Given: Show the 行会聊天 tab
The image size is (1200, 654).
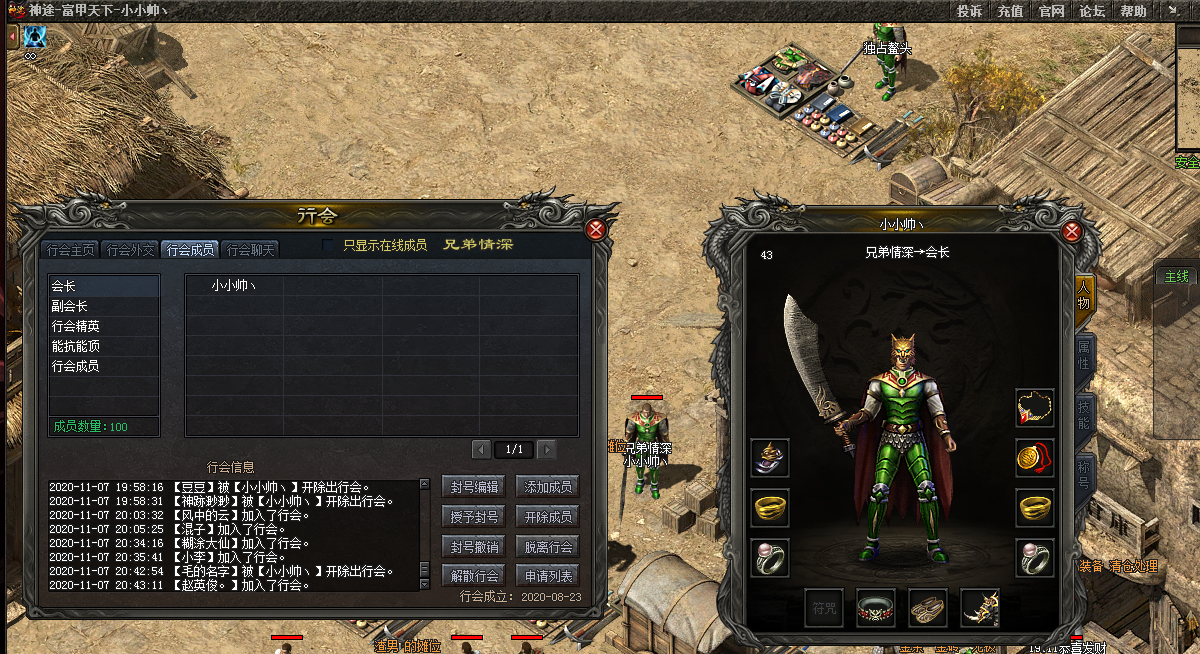Looking at the screenshot, I should tap(250, 250).
